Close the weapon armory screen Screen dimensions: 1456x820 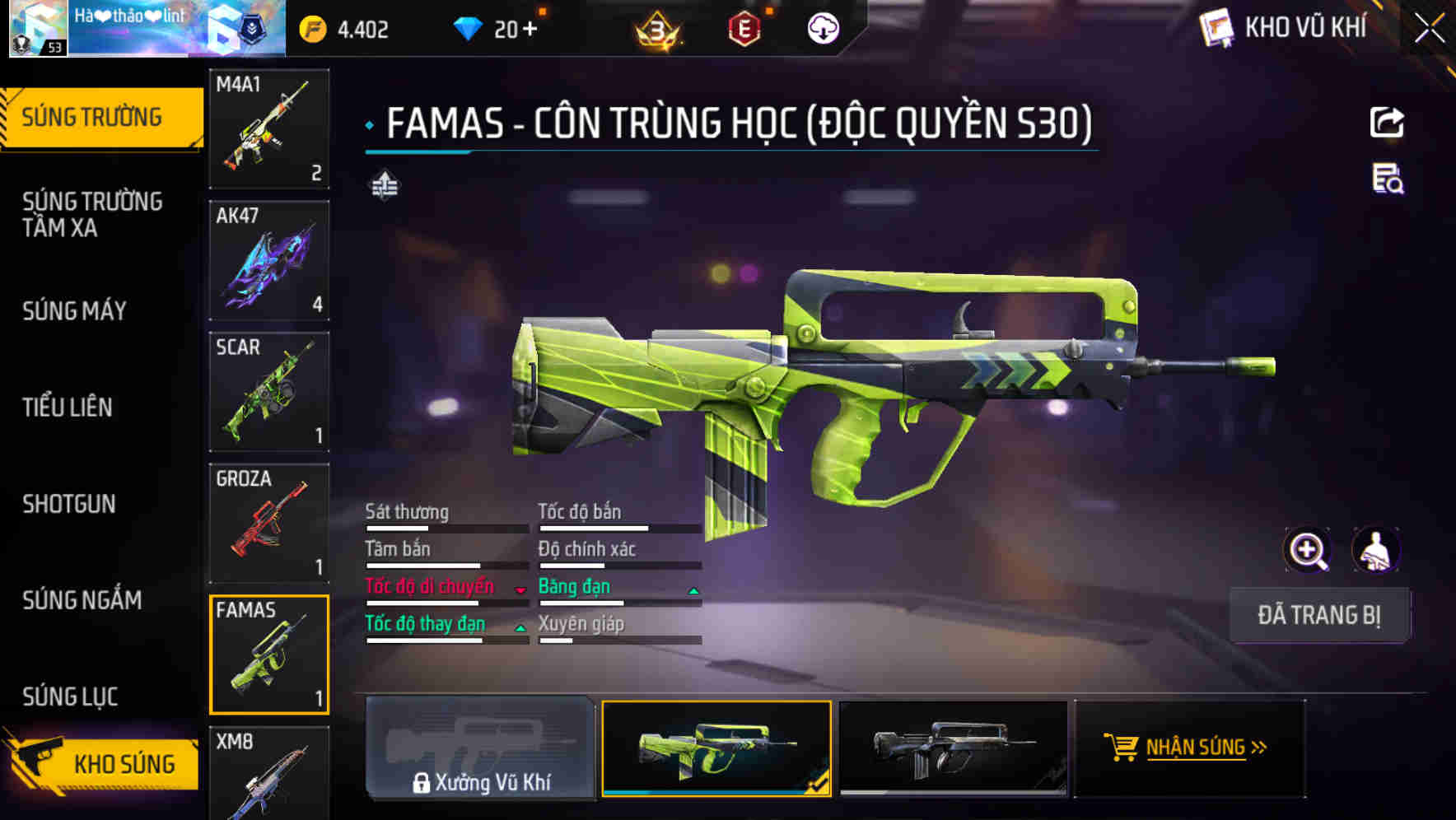point(1429,29)
